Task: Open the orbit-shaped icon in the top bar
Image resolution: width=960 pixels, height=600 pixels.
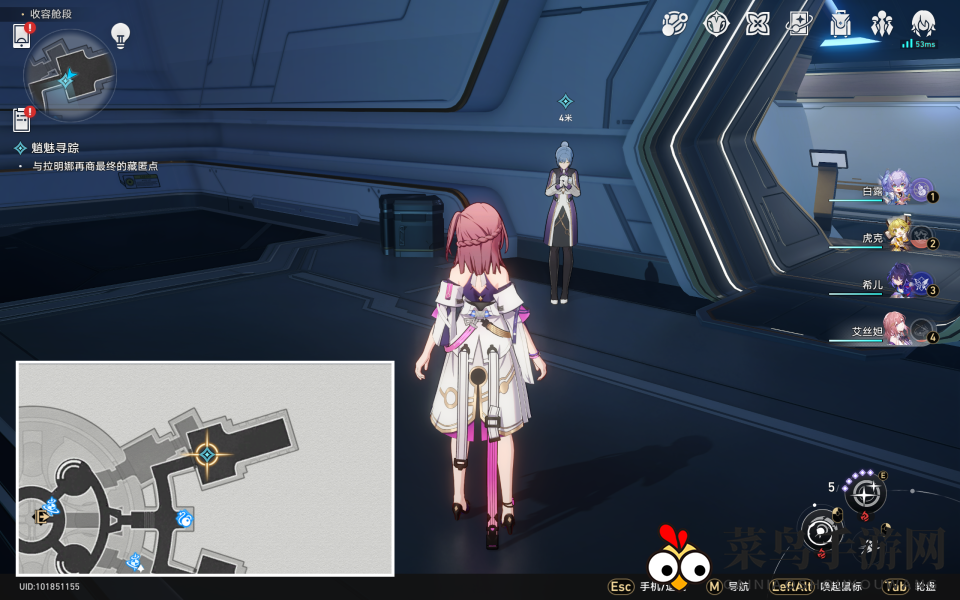Action: 674,24
